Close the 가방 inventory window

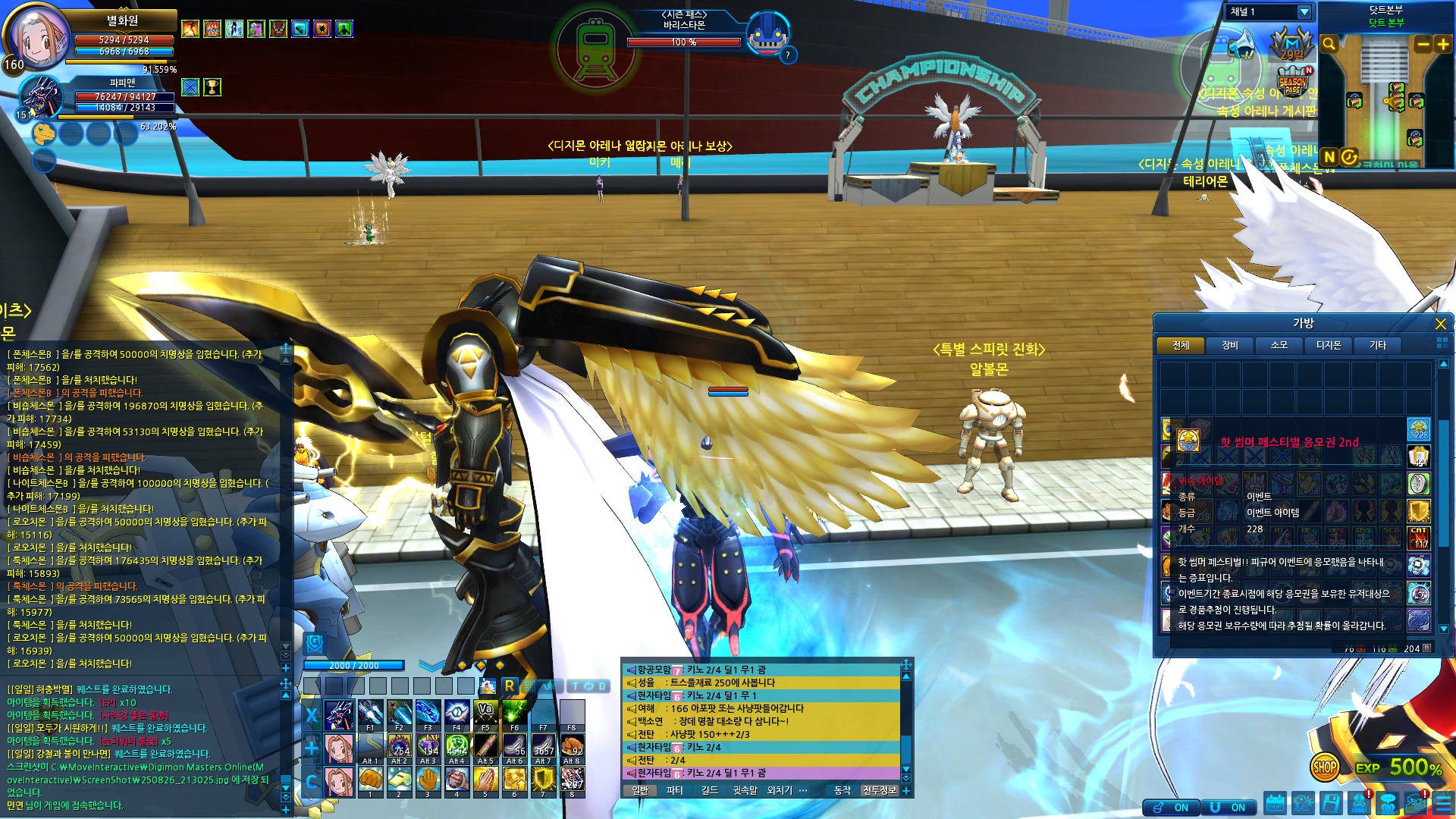[x=1440, y=325]
